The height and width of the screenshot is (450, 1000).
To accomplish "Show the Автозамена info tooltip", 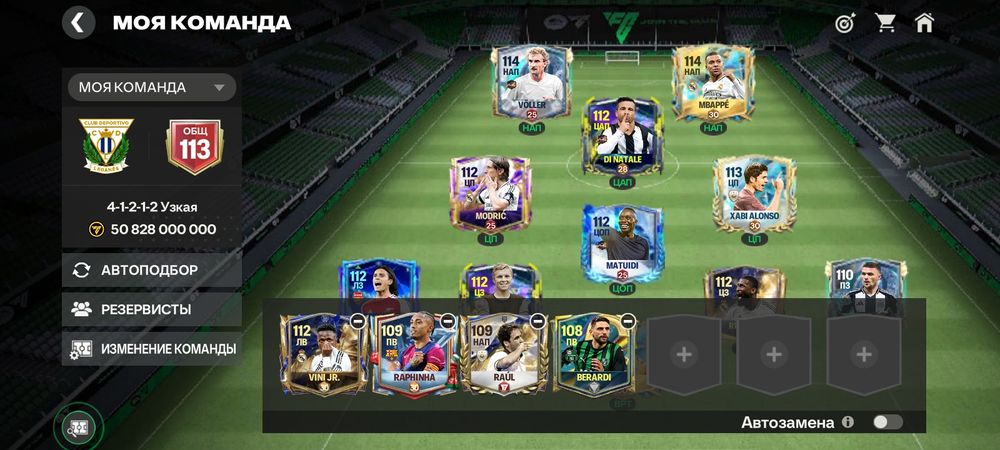I will coord(848,422).
